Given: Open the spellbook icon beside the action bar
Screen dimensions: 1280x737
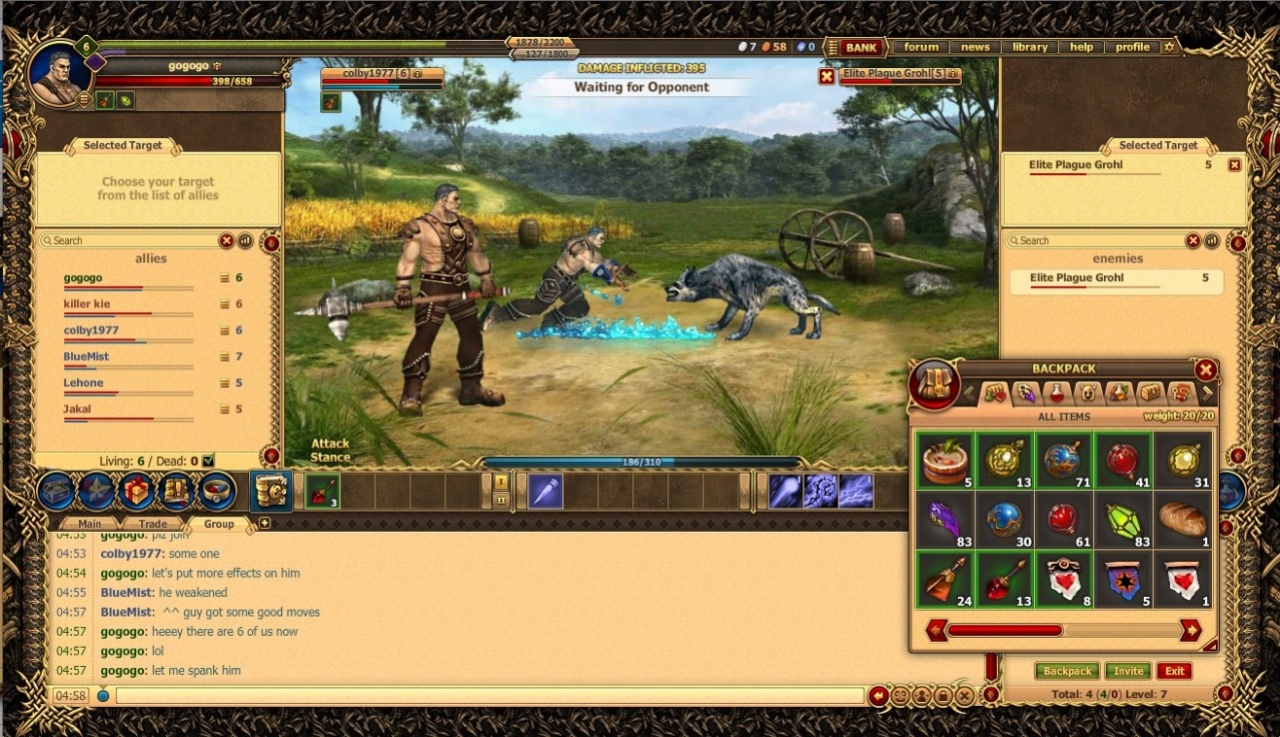Looking at the screenshot, I should [x=270, y=491].
